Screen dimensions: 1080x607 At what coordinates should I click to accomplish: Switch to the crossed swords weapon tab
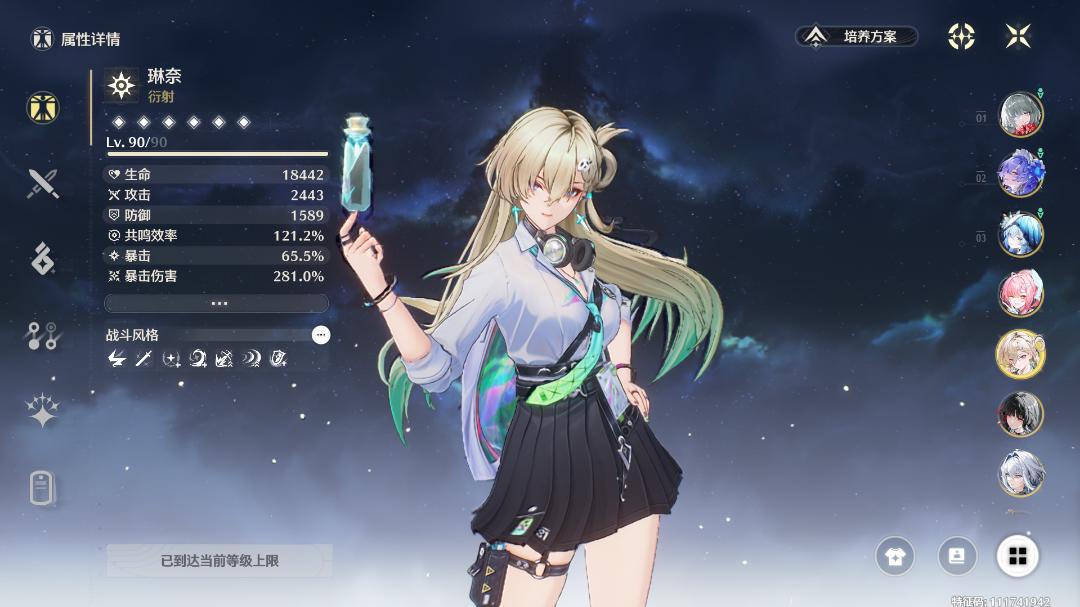coord(43,183)
